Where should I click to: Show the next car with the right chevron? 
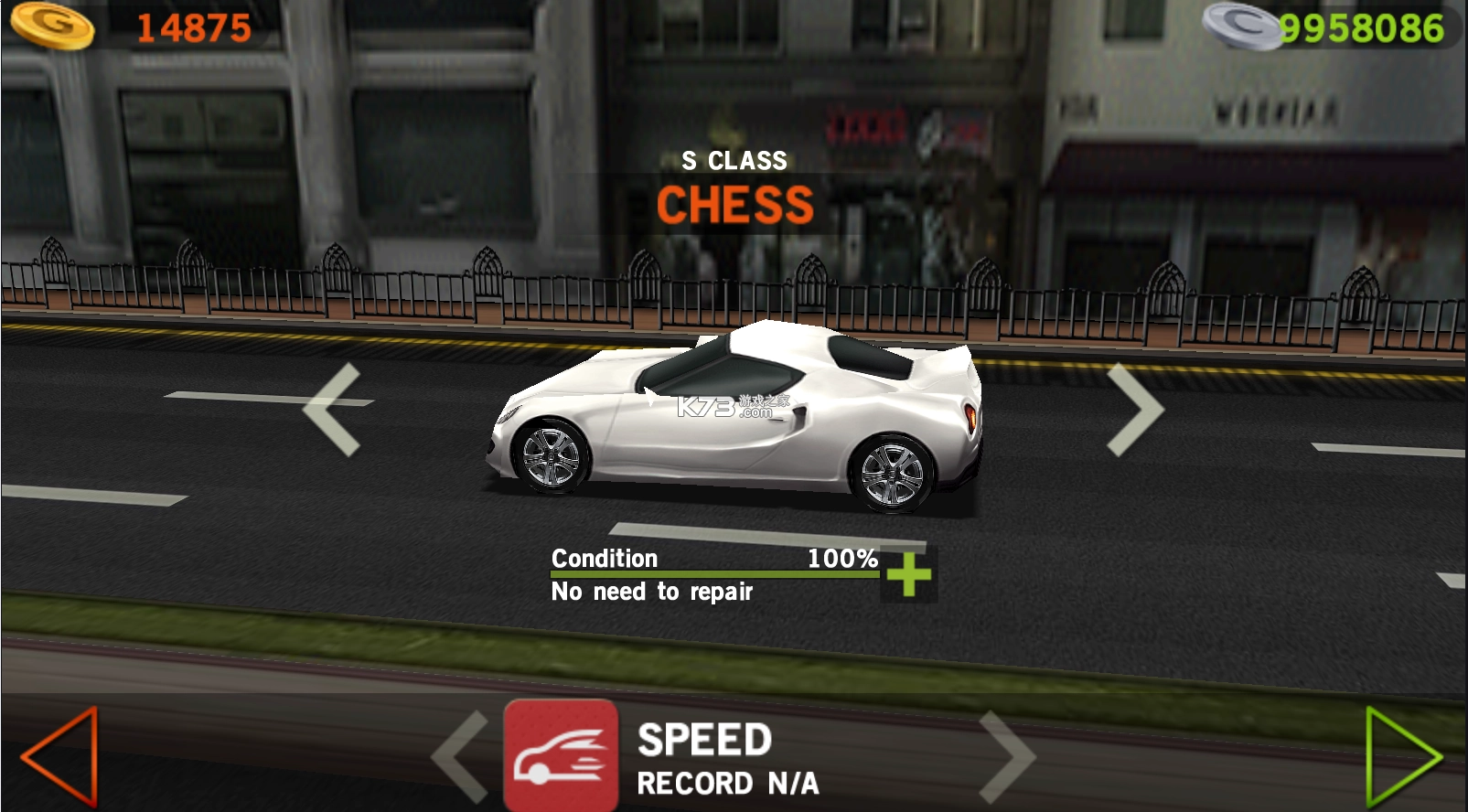point(1134,409)
